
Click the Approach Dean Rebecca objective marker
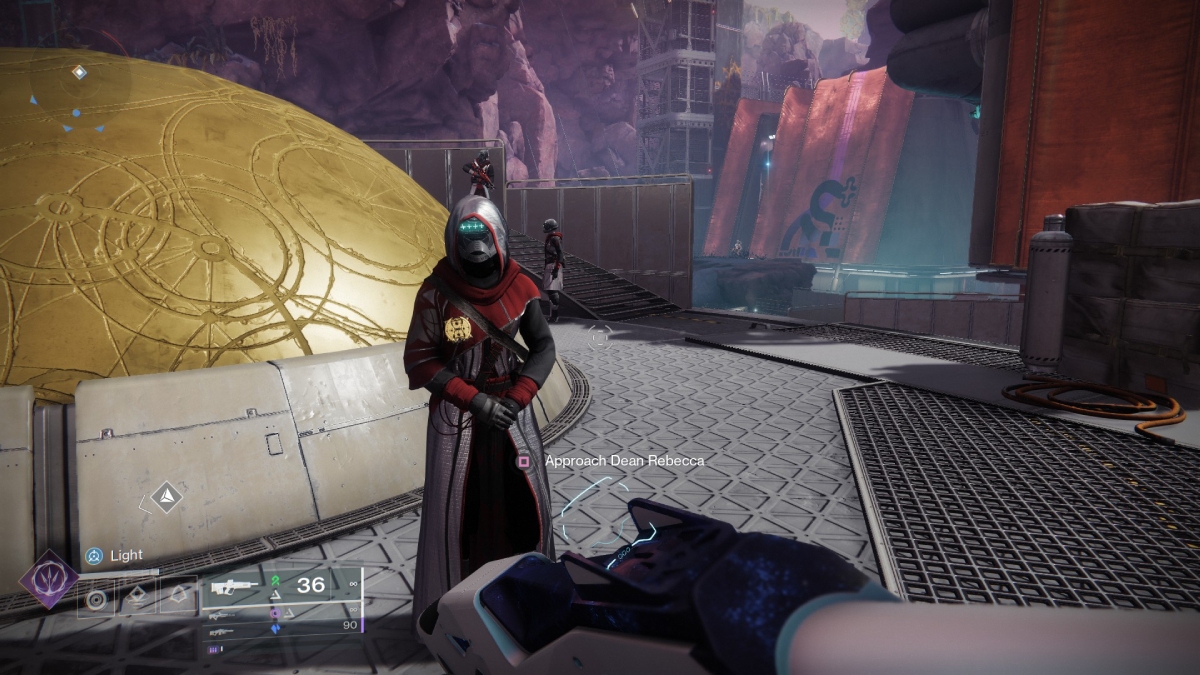coord(523,461)
